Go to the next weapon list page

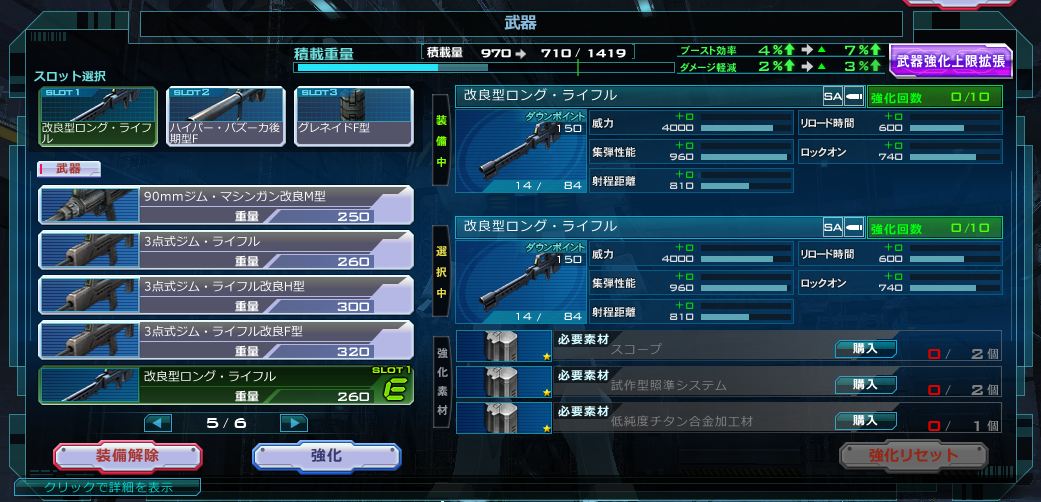pyautogui.click(x=292, y=423)
